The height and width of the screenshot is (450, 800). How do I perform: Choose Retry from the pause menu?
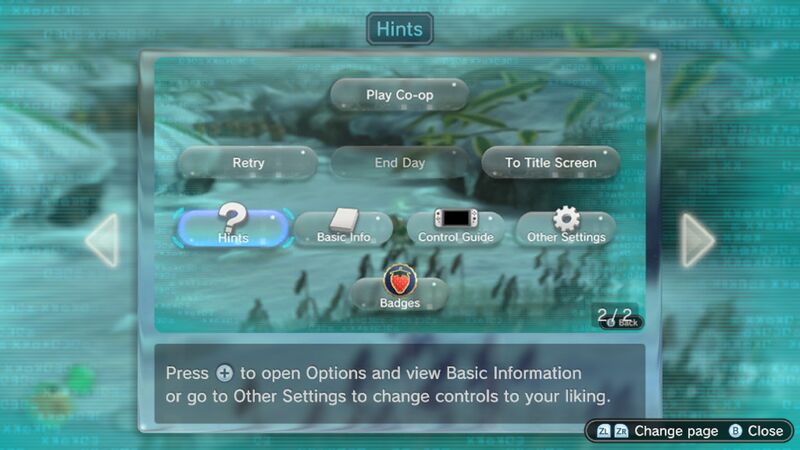pos(248,162)
